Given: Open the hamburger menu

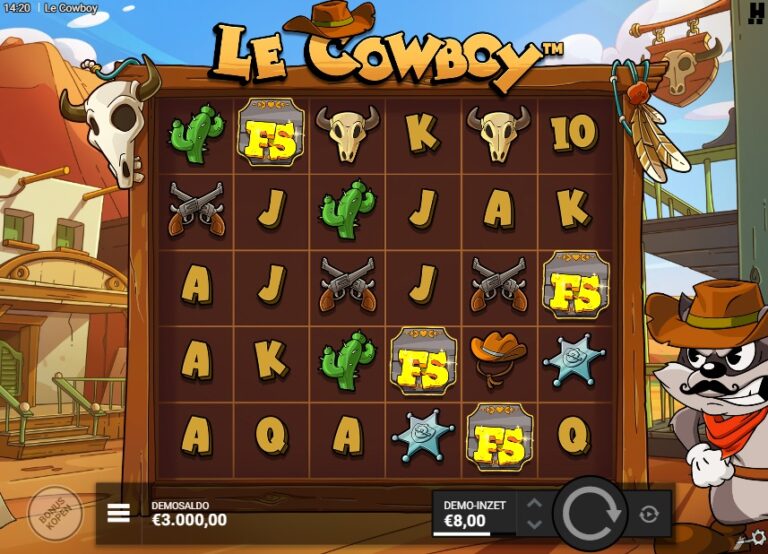Looking at the screenshot, I should coord(119,513).
